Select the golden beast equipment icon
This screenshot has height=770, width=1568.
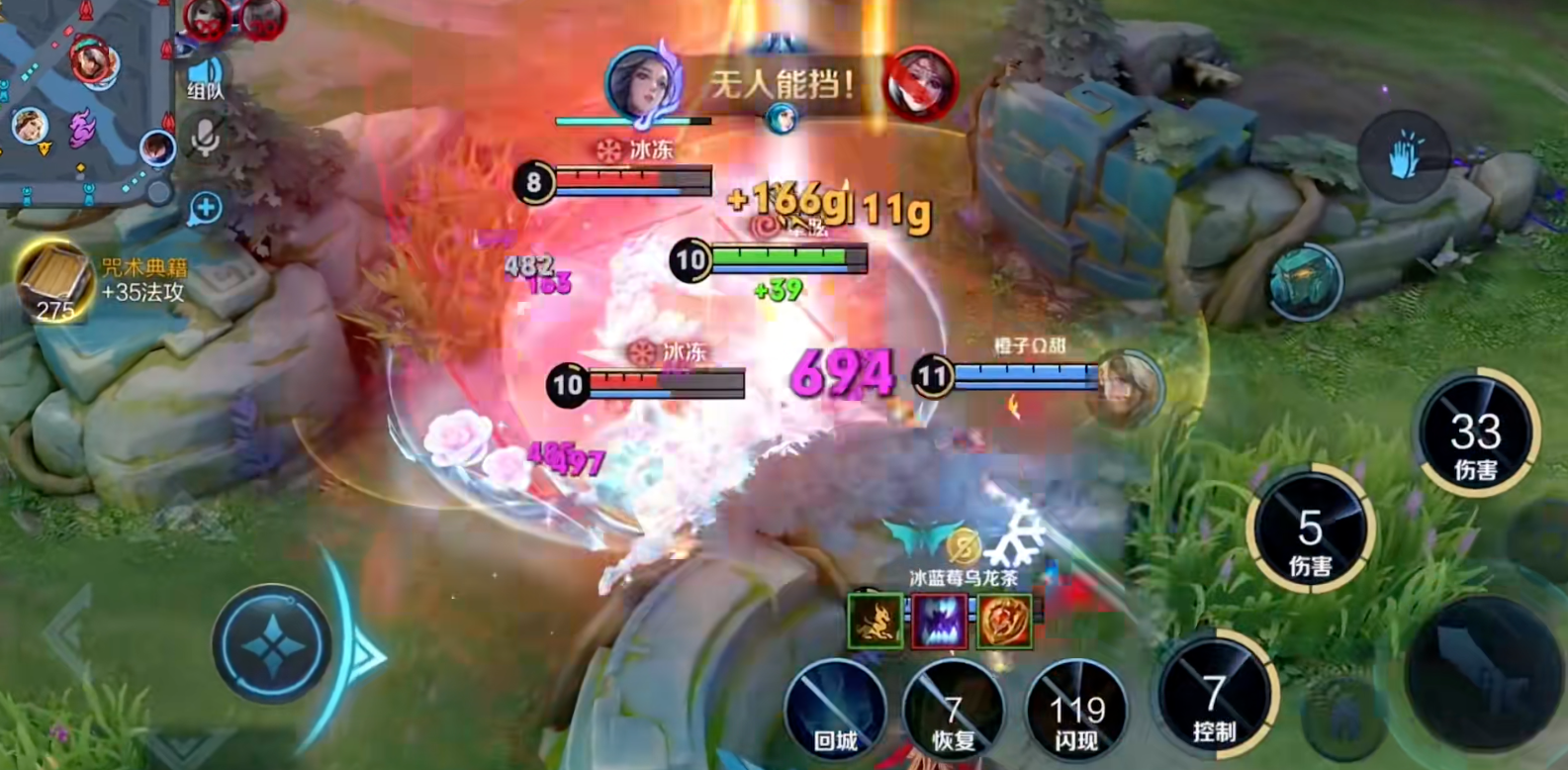click(x=876, y=622)
